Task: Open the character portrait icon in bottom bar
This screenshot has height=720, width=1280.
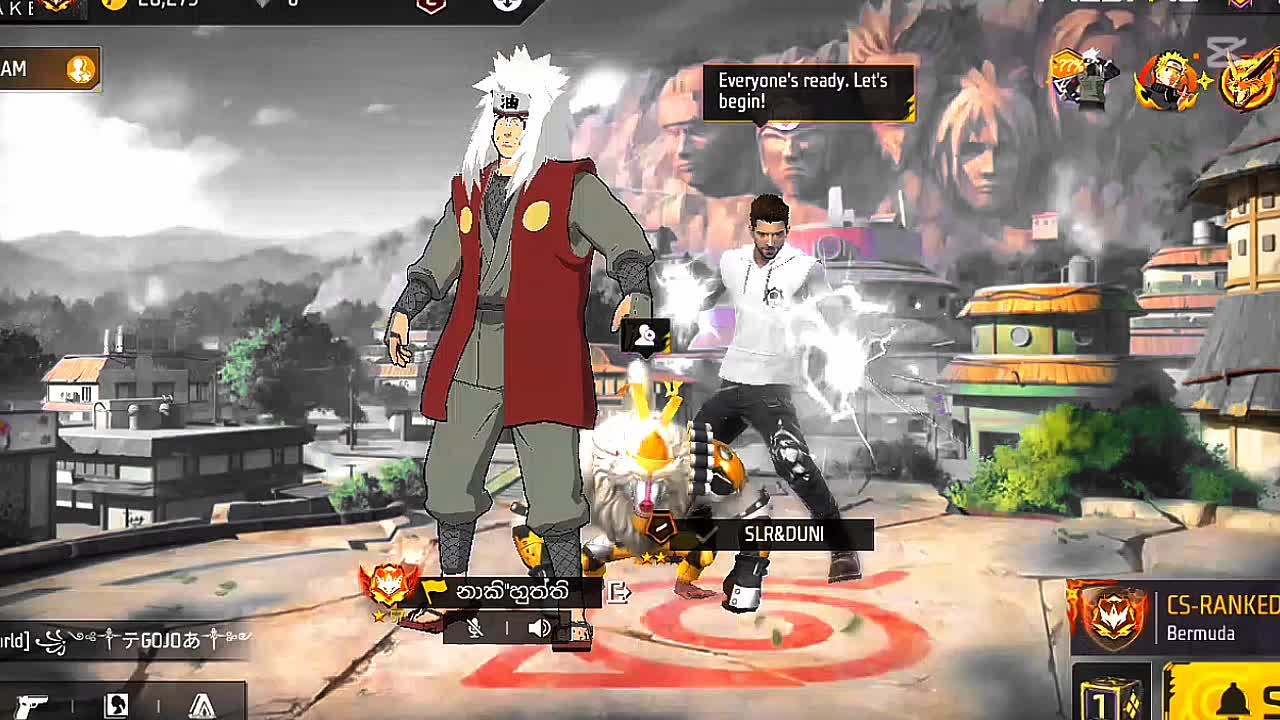Action: (116, 704)
